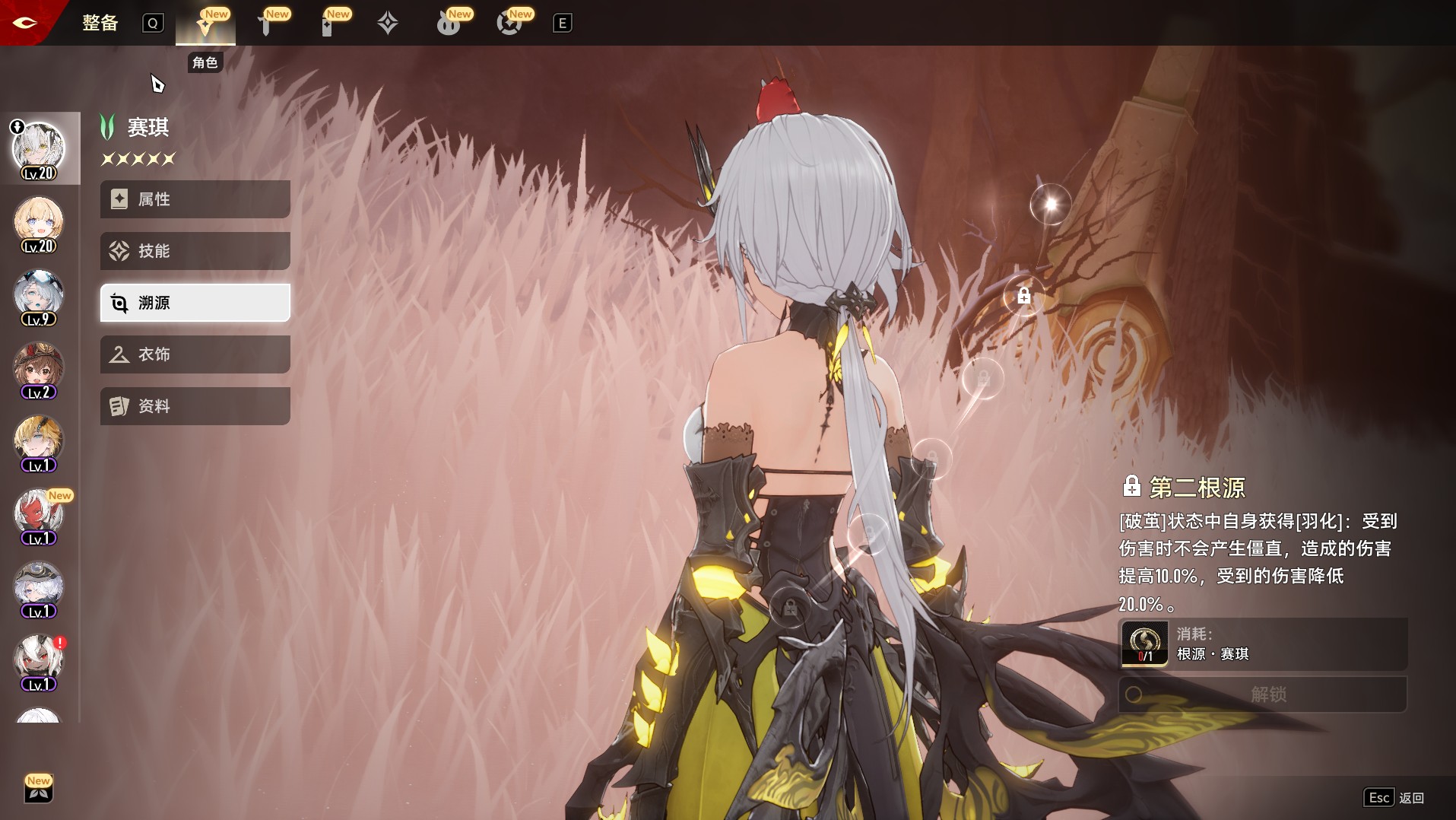Open the 技能 skills menu
Viewport: 1456px width, 820px height.
pyautogui.click(x=195, y=251)
